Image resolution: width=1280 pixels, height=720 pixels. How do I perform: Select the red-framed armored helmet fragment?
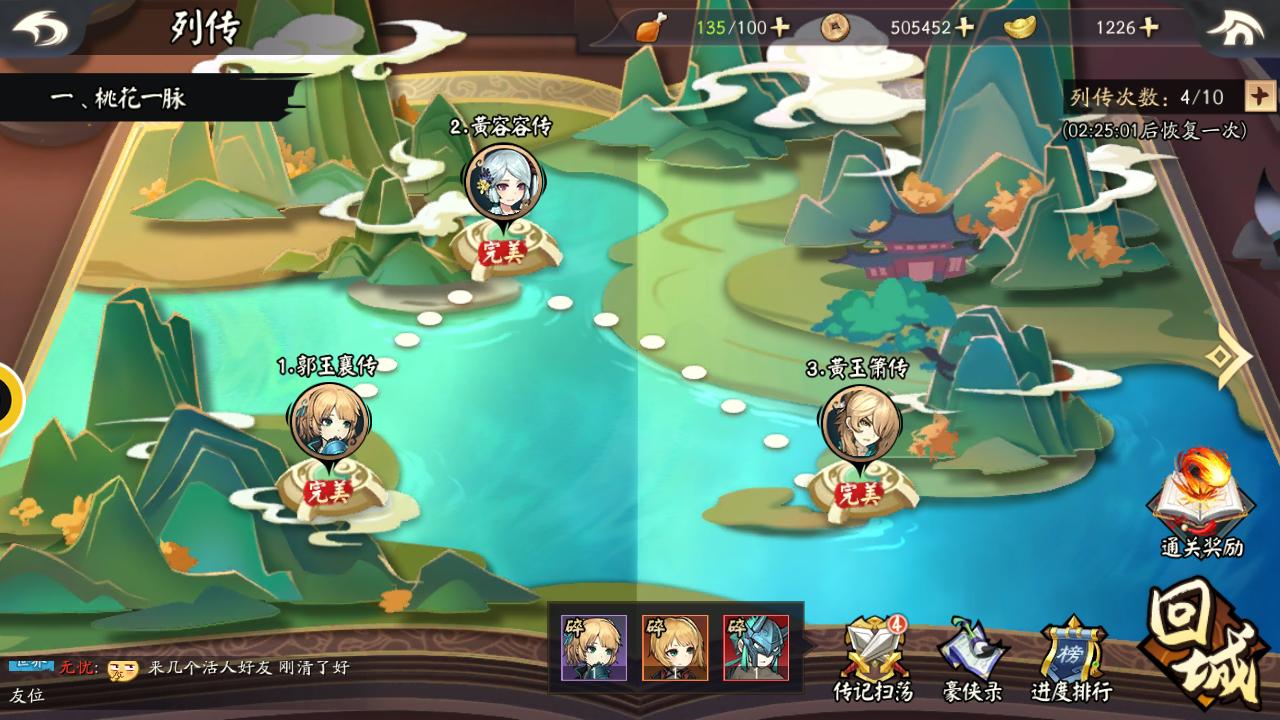pyautogui.click(x=756, y=648)
